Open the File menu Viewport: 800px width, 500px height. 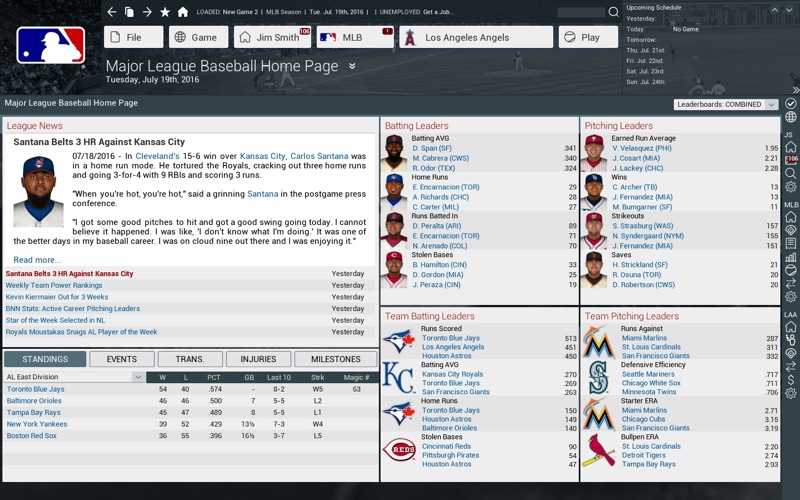(x=133, y=37)
